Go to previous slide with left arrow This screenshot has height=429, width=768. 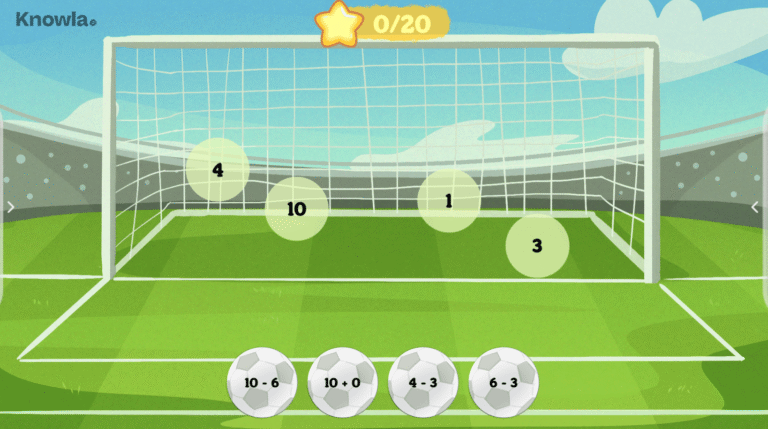[x=10, y=207]
